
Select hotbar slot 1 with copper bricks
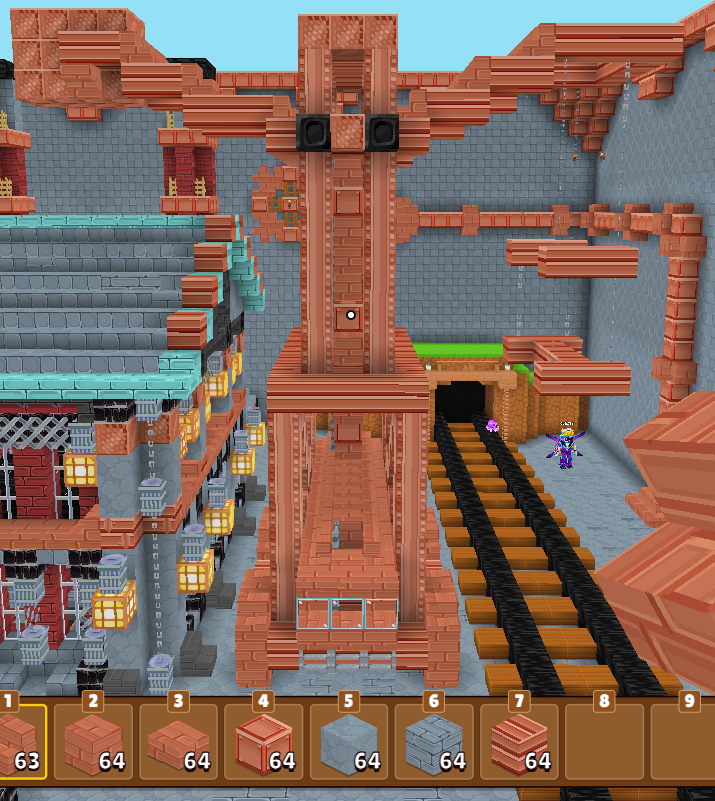[18, 742]
